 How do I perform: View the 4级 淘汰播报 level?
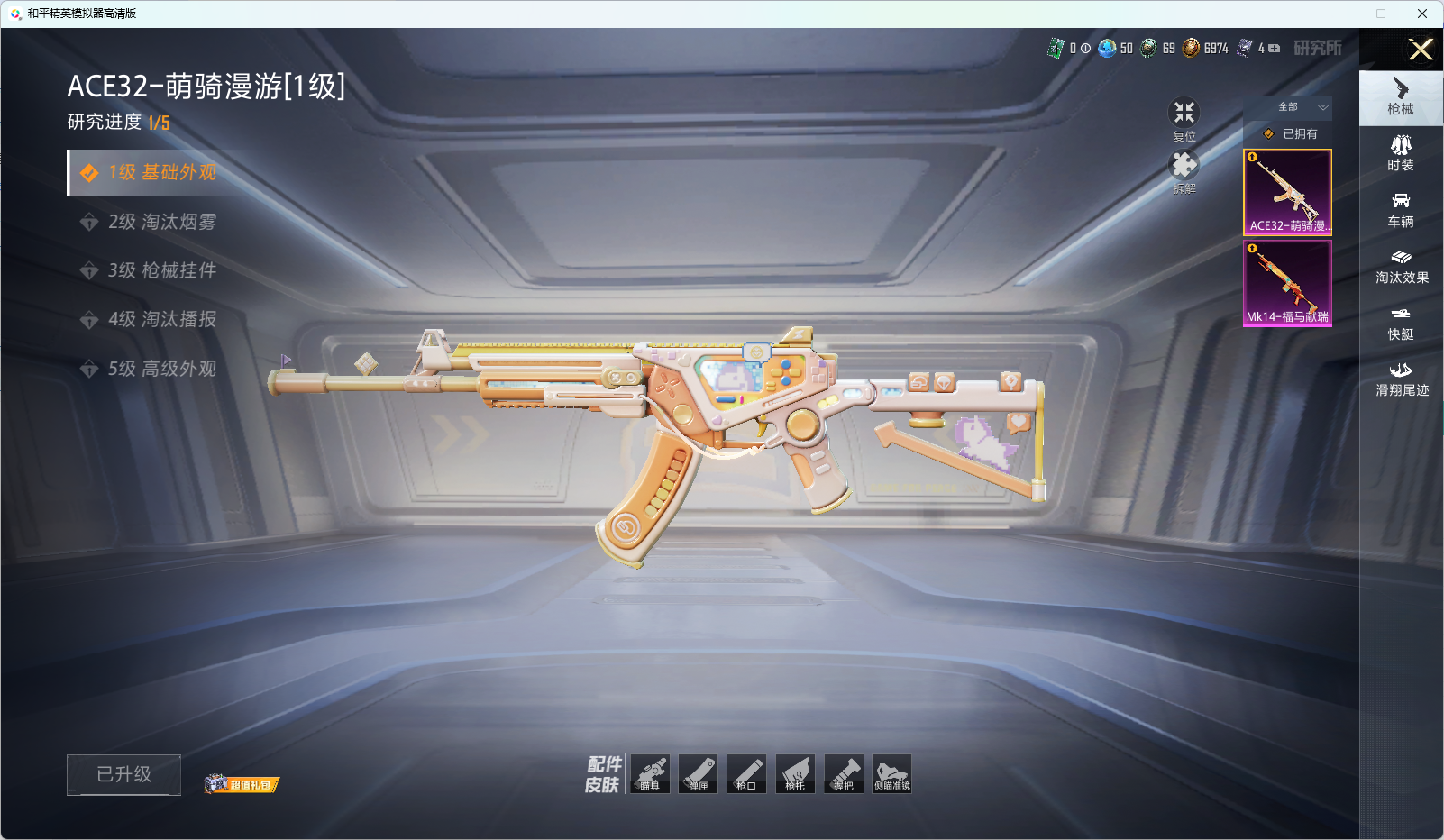162,319
